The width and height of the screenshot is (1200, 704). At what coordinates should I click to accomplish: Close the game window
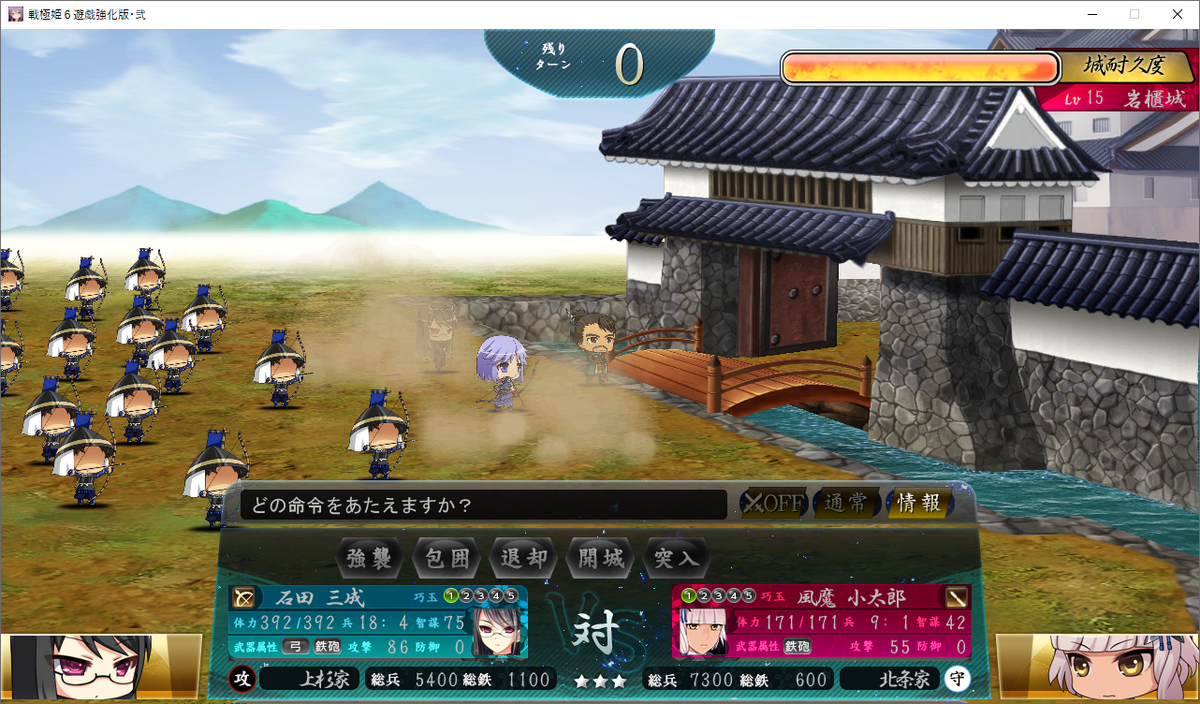1176,14
